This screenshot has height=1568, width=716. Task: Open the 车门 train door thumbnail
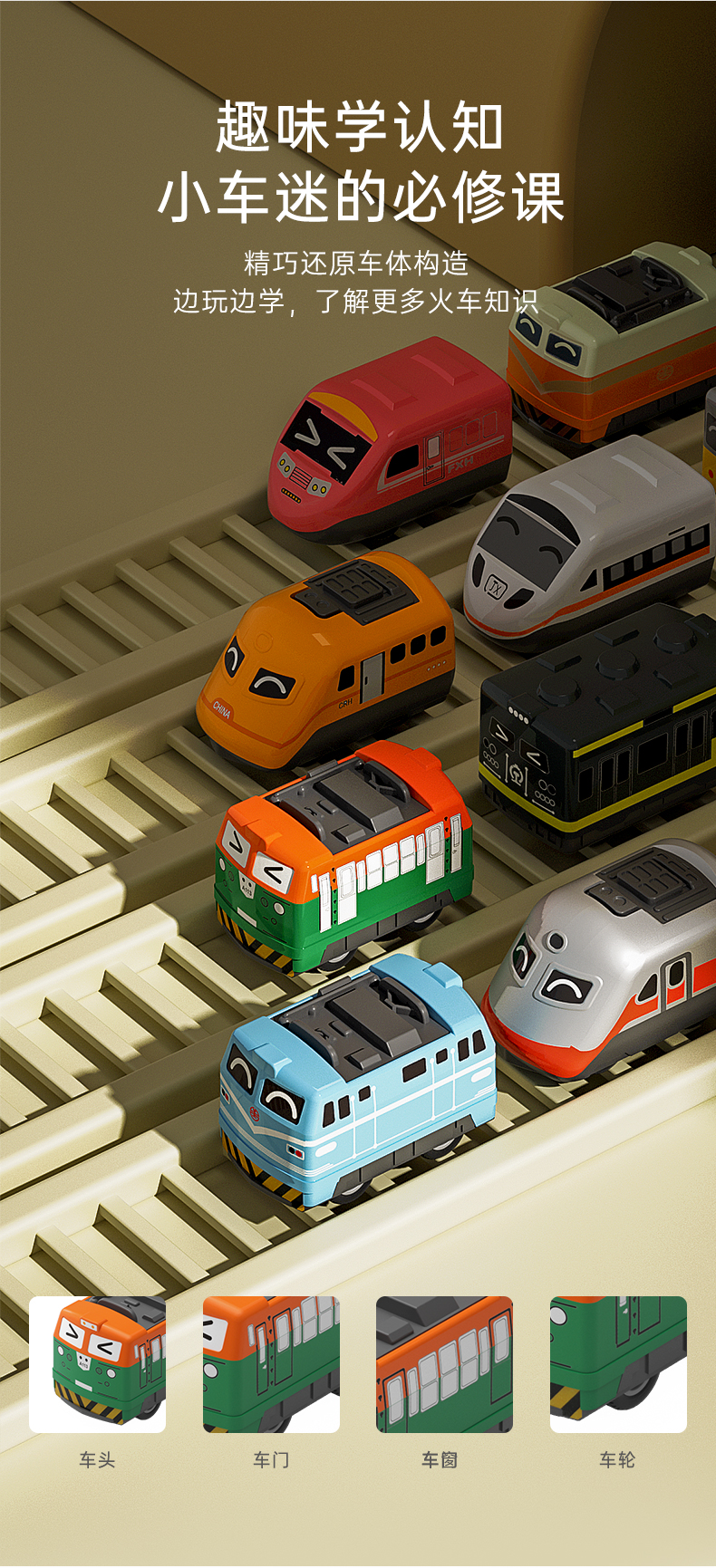click(271, 1363)
